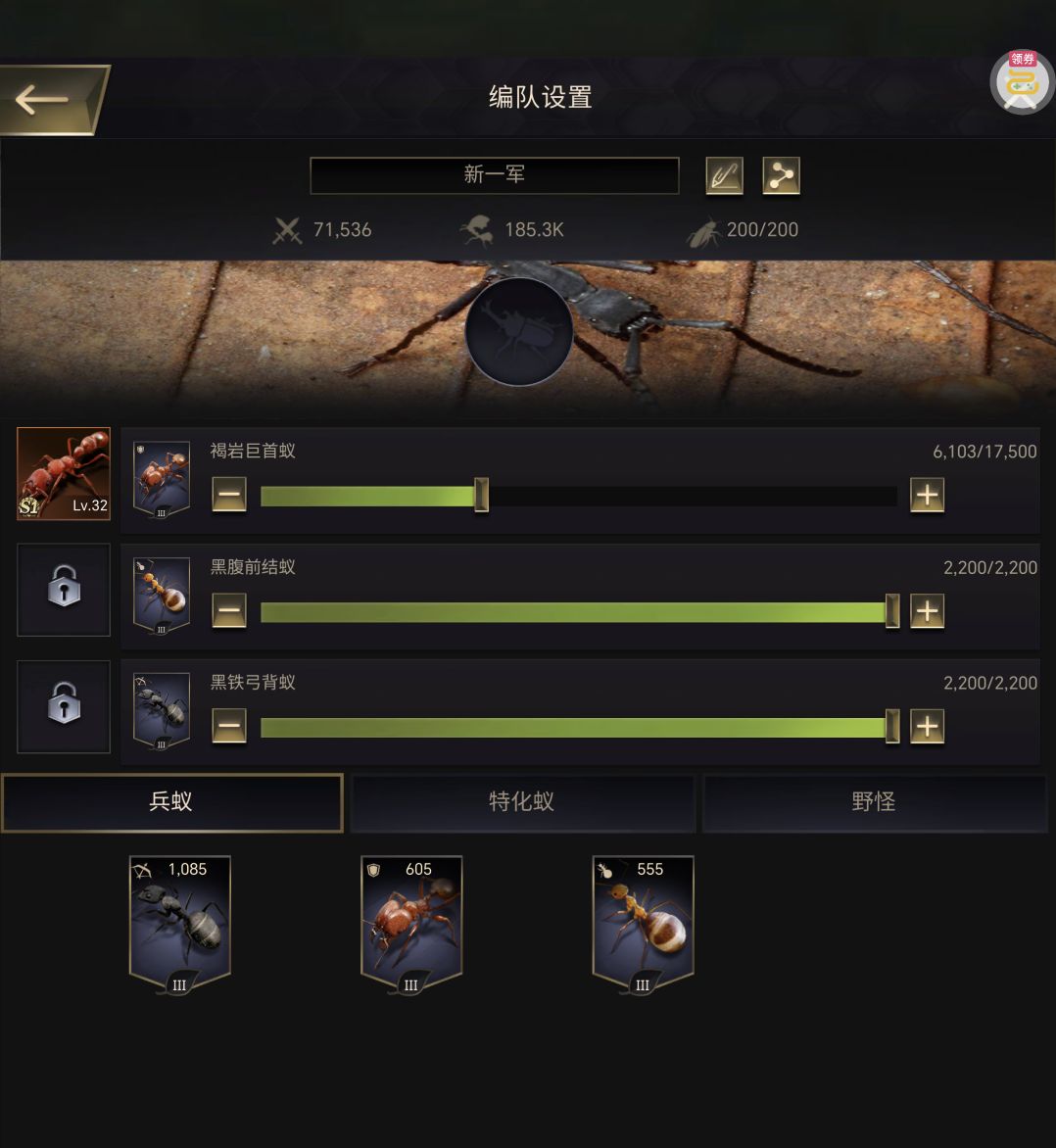Switch to the 特化蚁 tab

pyautogui.click(x=522, y=802)
